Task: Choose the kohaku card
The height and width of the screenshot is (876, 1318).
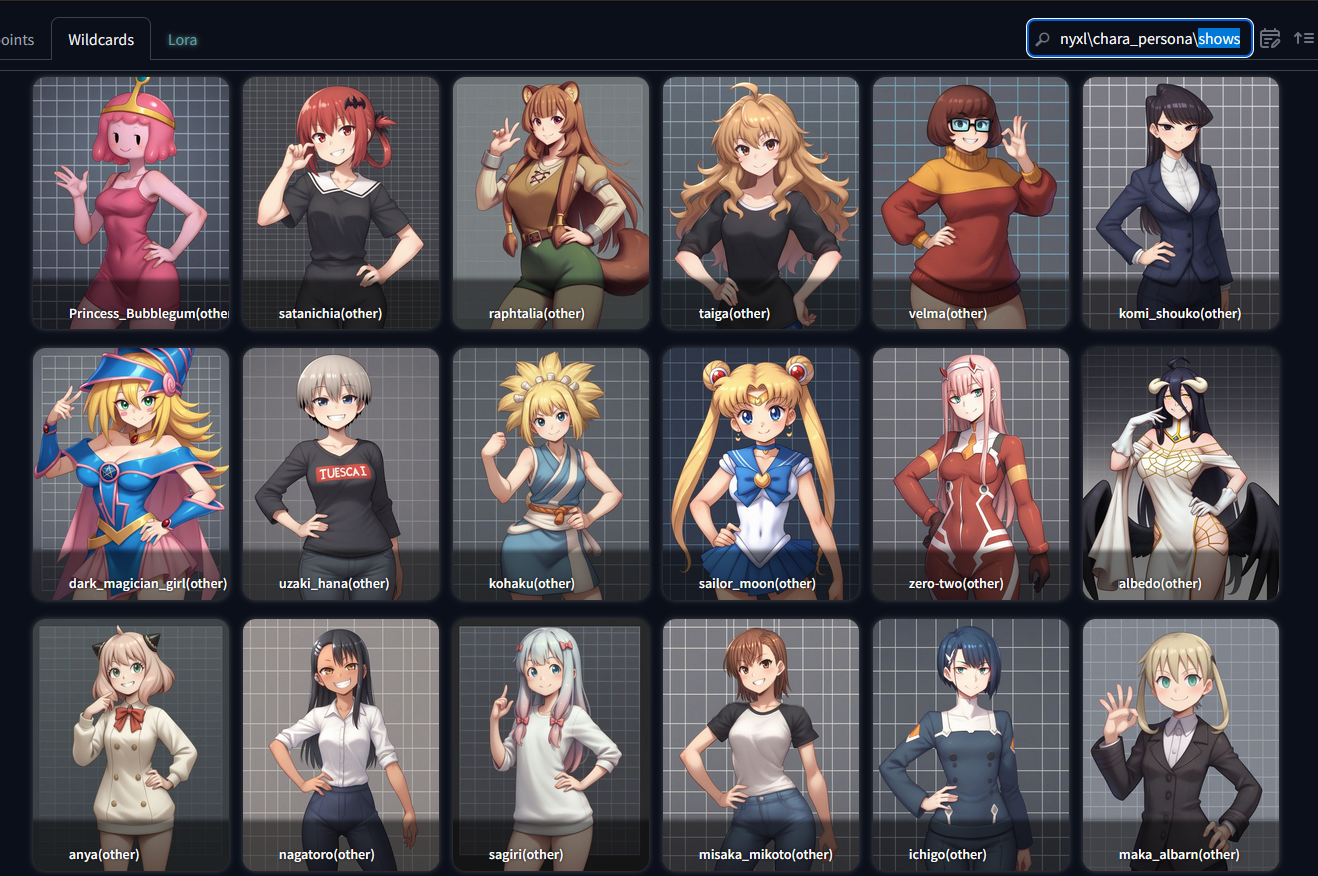Action: coord(551,474)
